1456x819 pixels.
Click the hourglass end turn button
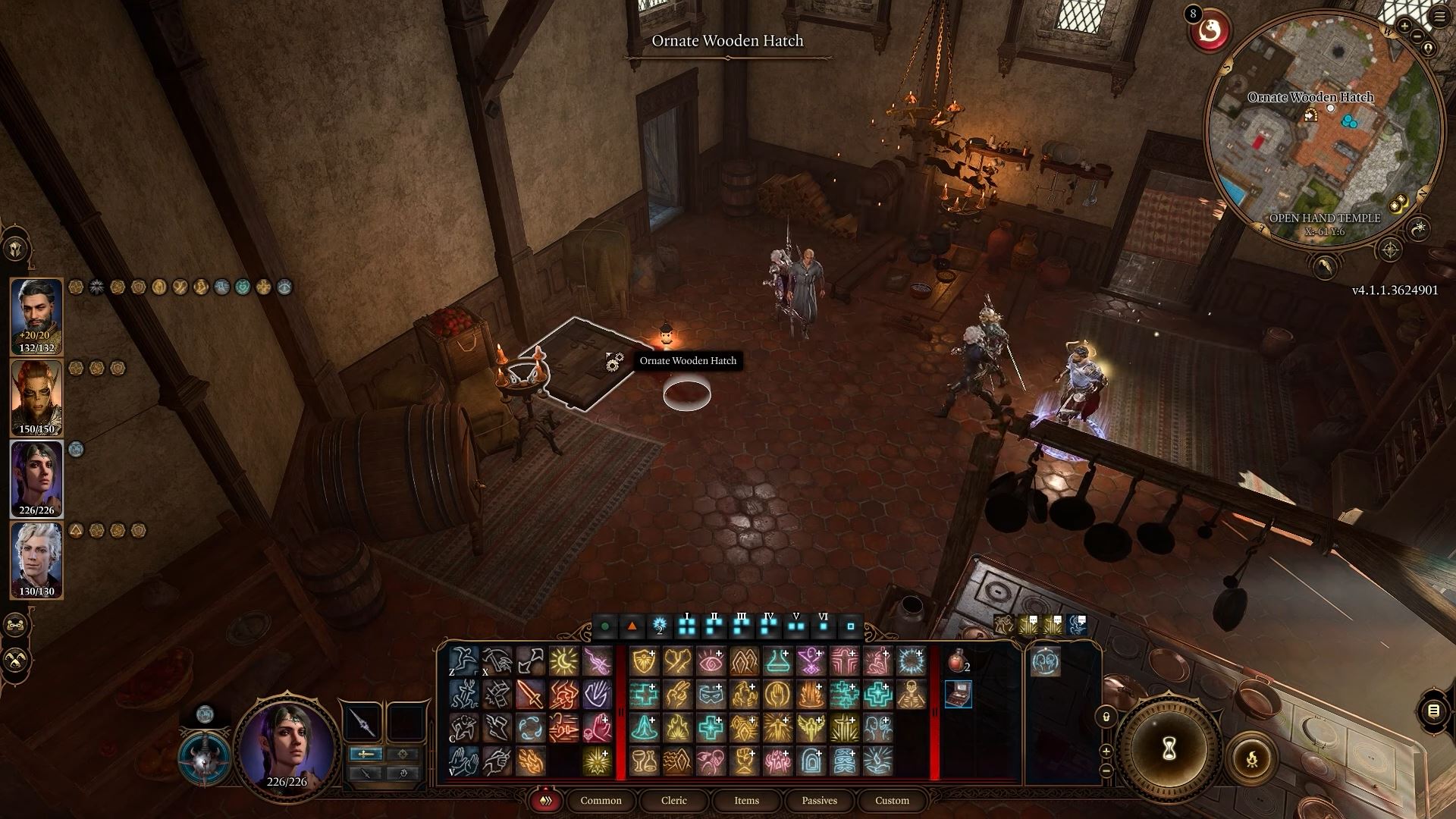point(1169,748)
